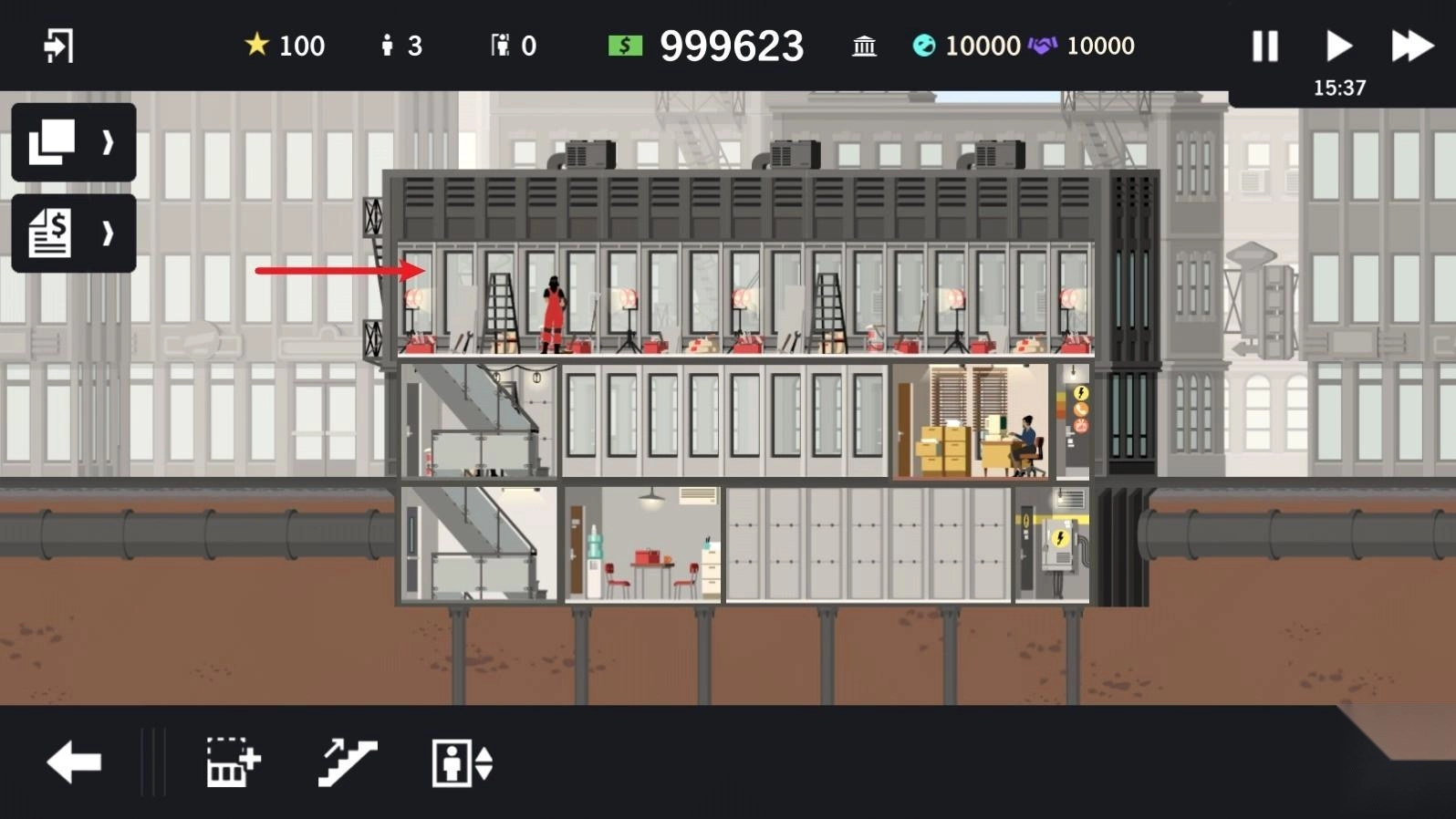This screenshot has height=819, width=1456.
Task: Pause the game simulation
Action: pos(1264,46)
